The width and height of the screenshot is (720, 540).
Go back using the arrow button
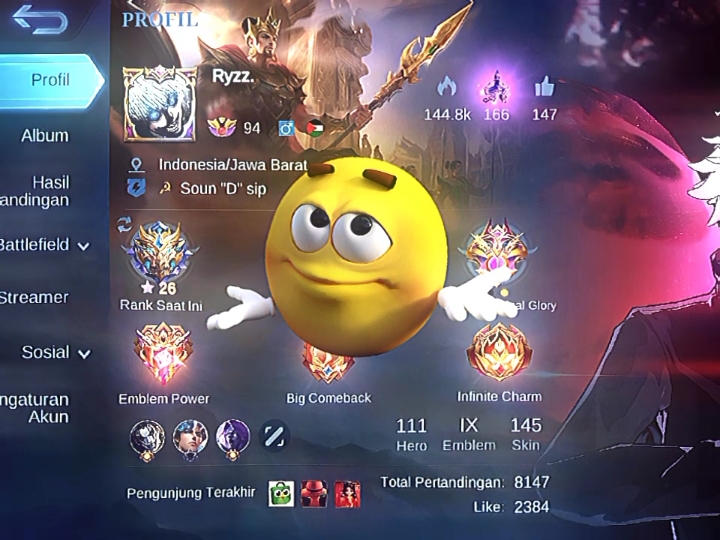click(40, 20)
